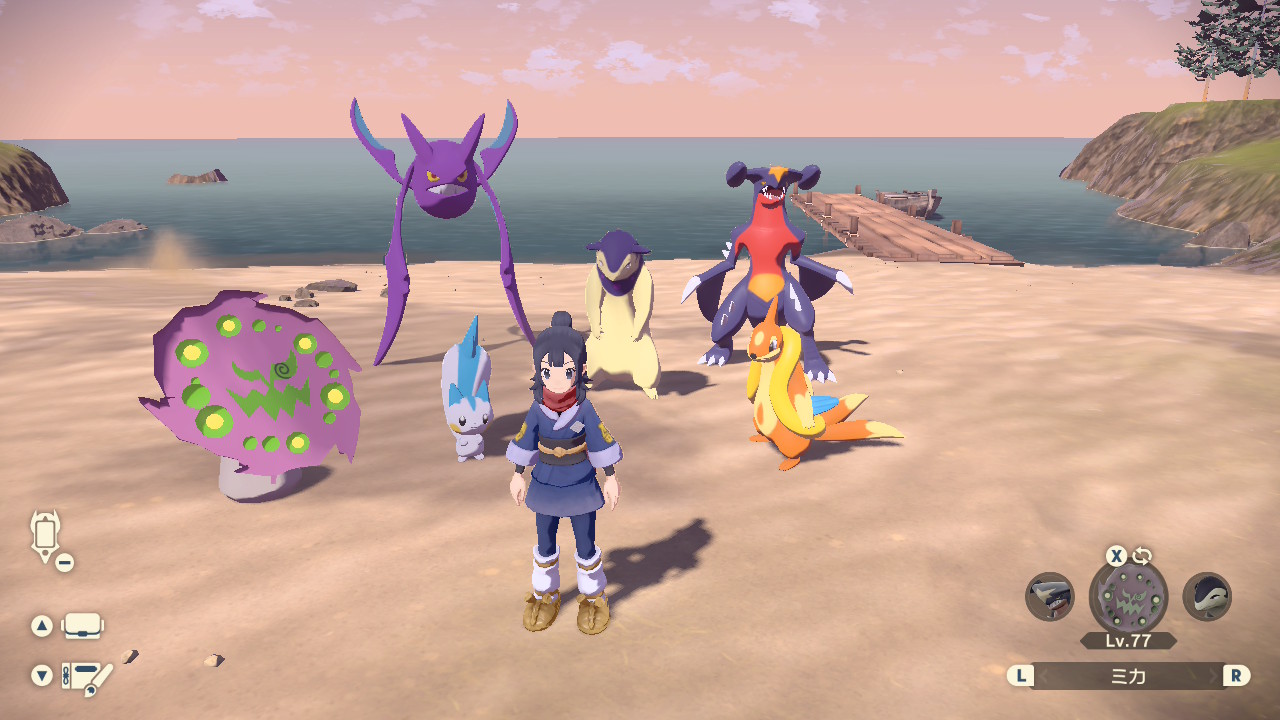Switch to the Typhlosion party portrait
This screenshot has width=1280, height=720.
coord(1207,597)
